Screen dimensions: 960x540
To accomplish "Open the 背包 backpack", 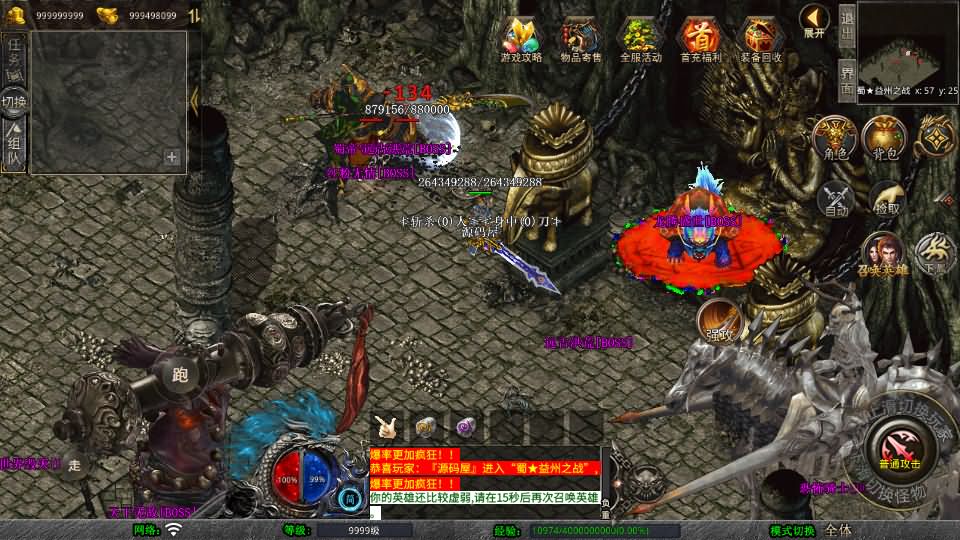I will click(883, 138).
